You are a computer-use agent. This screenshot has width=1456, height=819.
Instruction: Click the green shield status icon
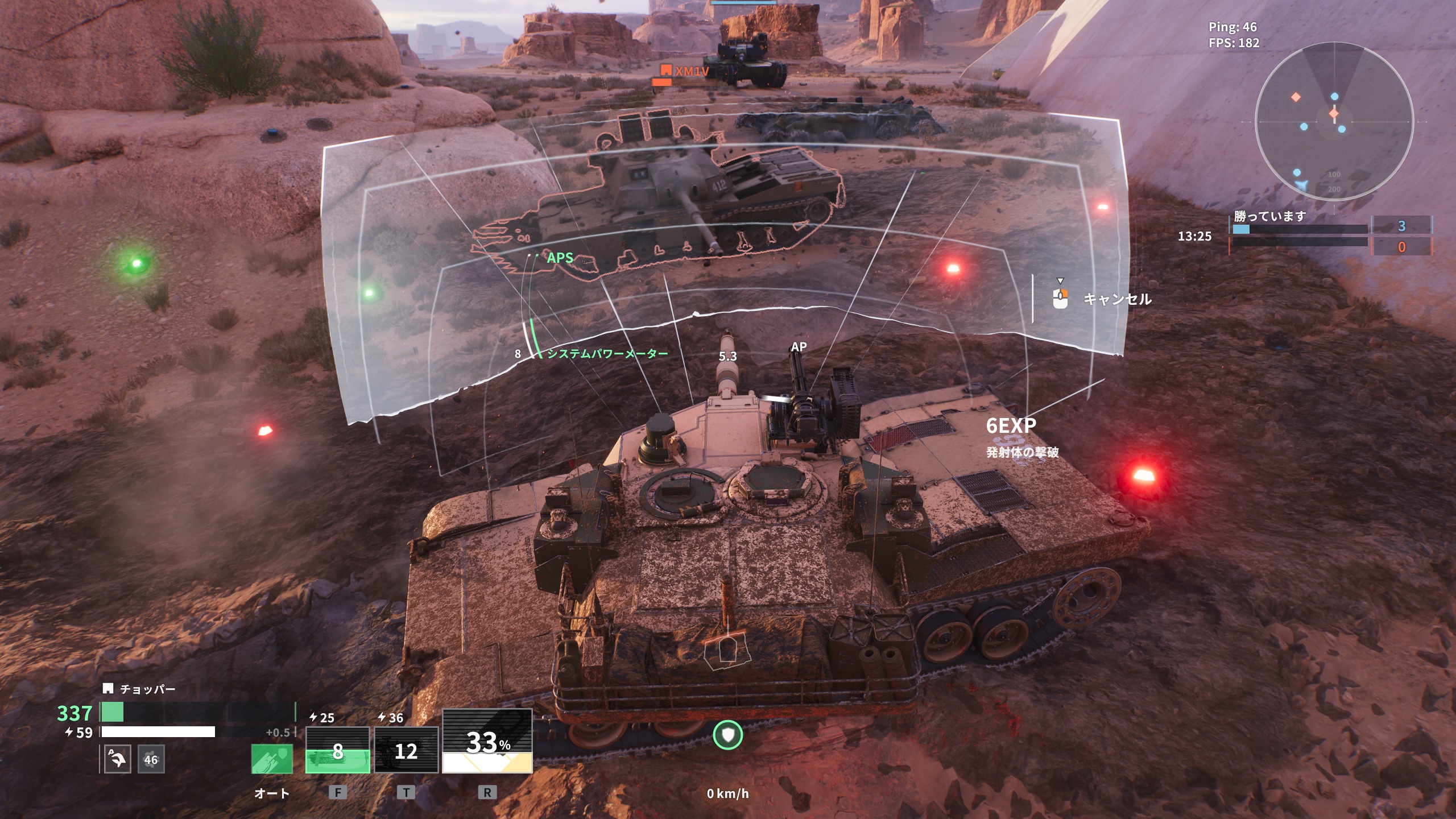728,735
